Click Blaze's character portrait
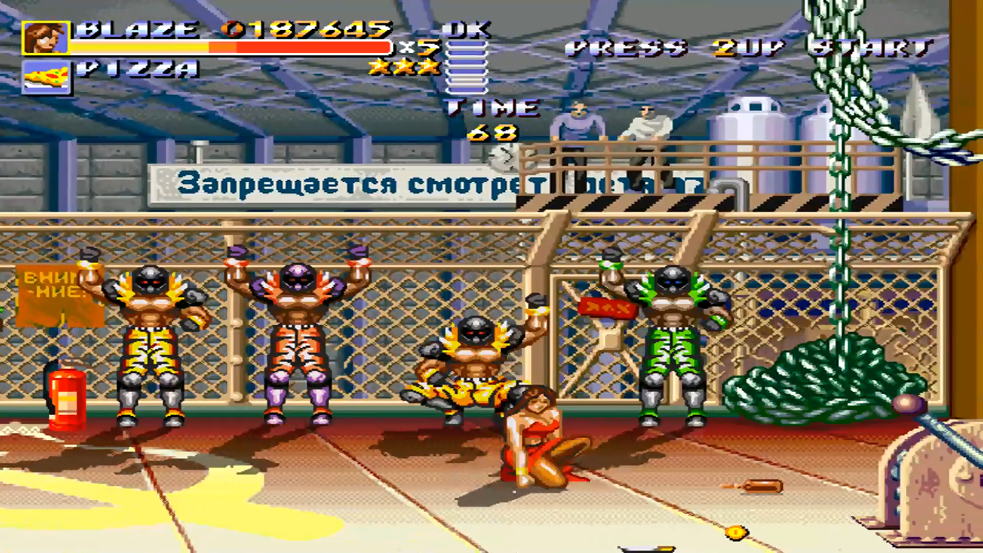The height and width of the screenshot is (553, 983). pos(46,38)
